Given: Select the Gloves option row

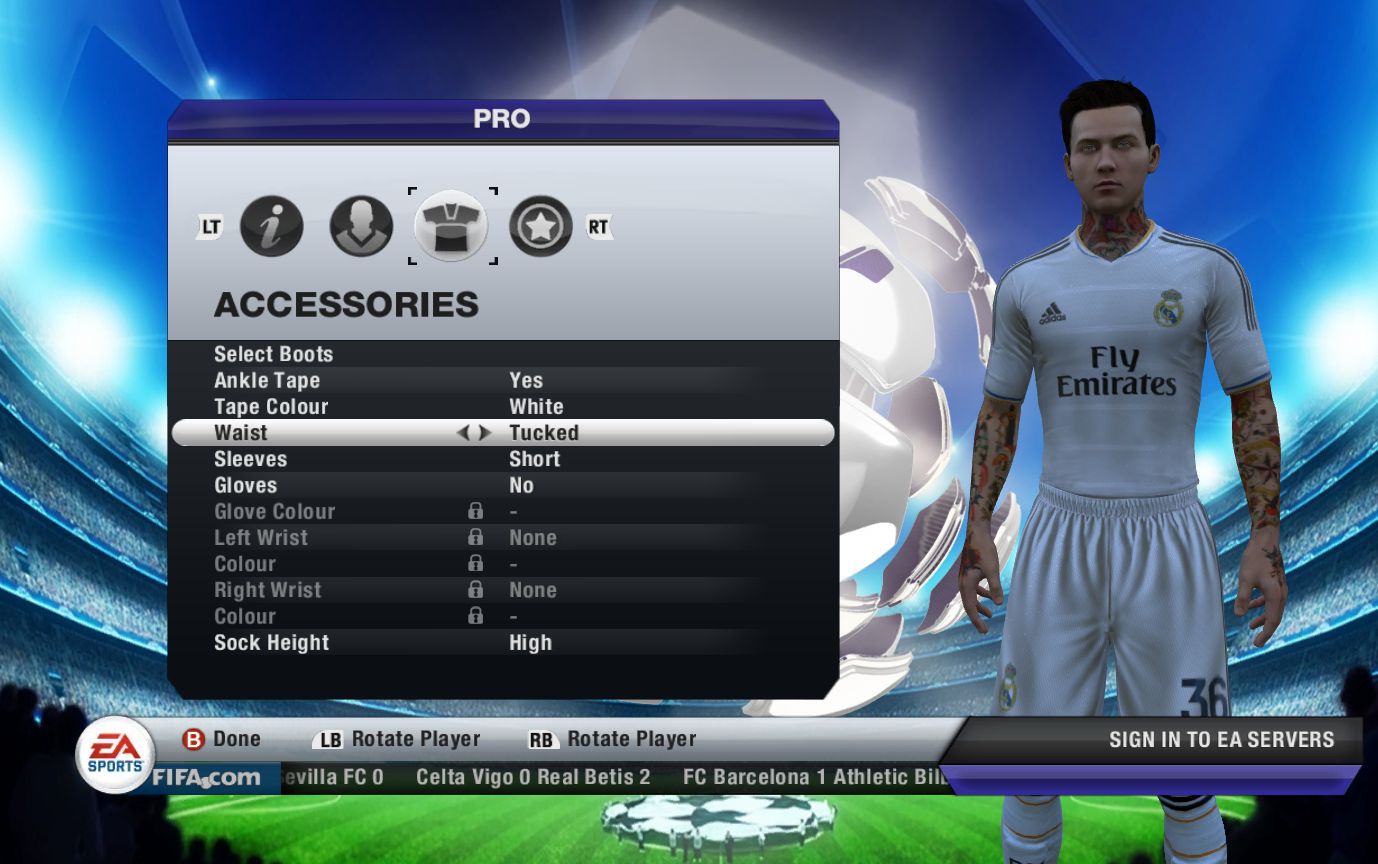Looking at the screenshot, I should 245,485.
